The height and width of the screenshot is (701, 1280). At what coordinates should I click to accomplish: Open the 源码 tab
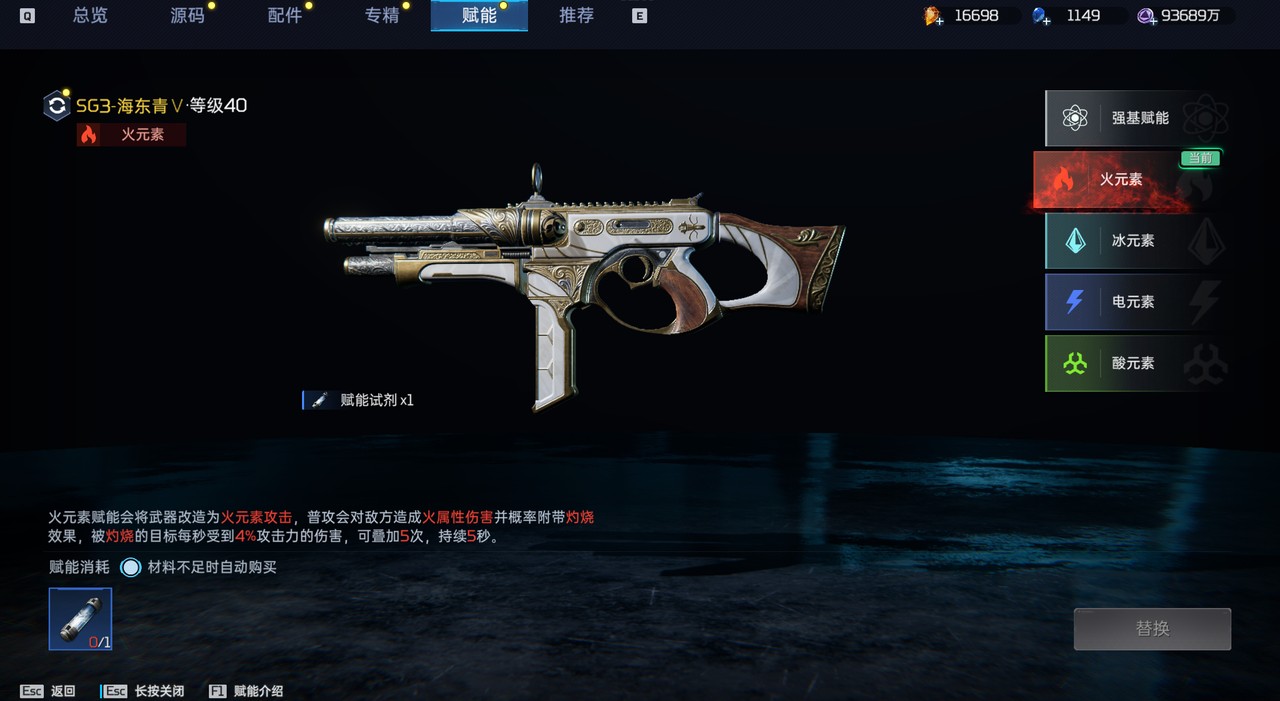tap(187, 16)
